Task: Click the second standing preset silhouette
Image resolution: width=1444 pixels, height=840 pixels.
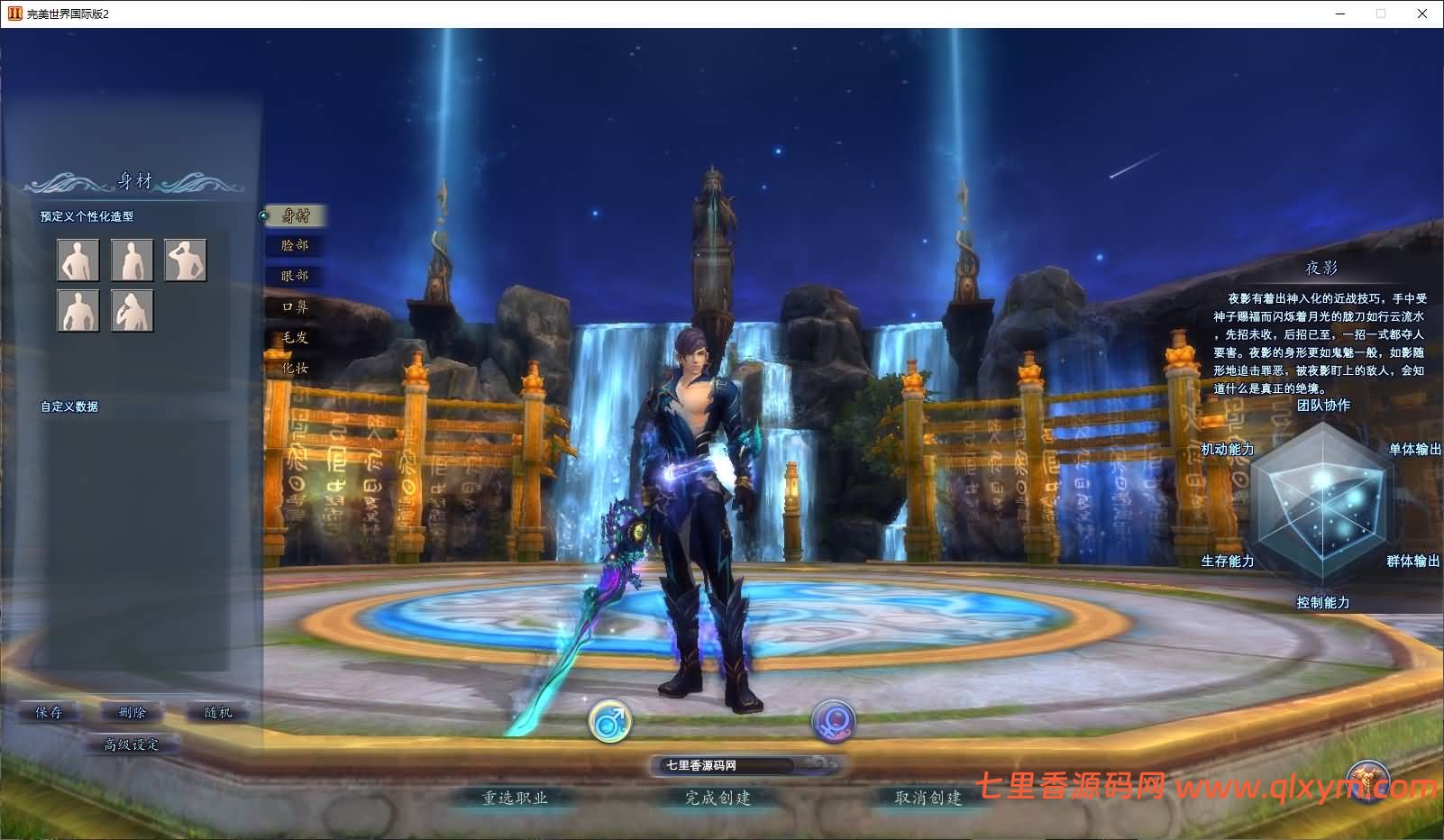Action: coord(133,260)
